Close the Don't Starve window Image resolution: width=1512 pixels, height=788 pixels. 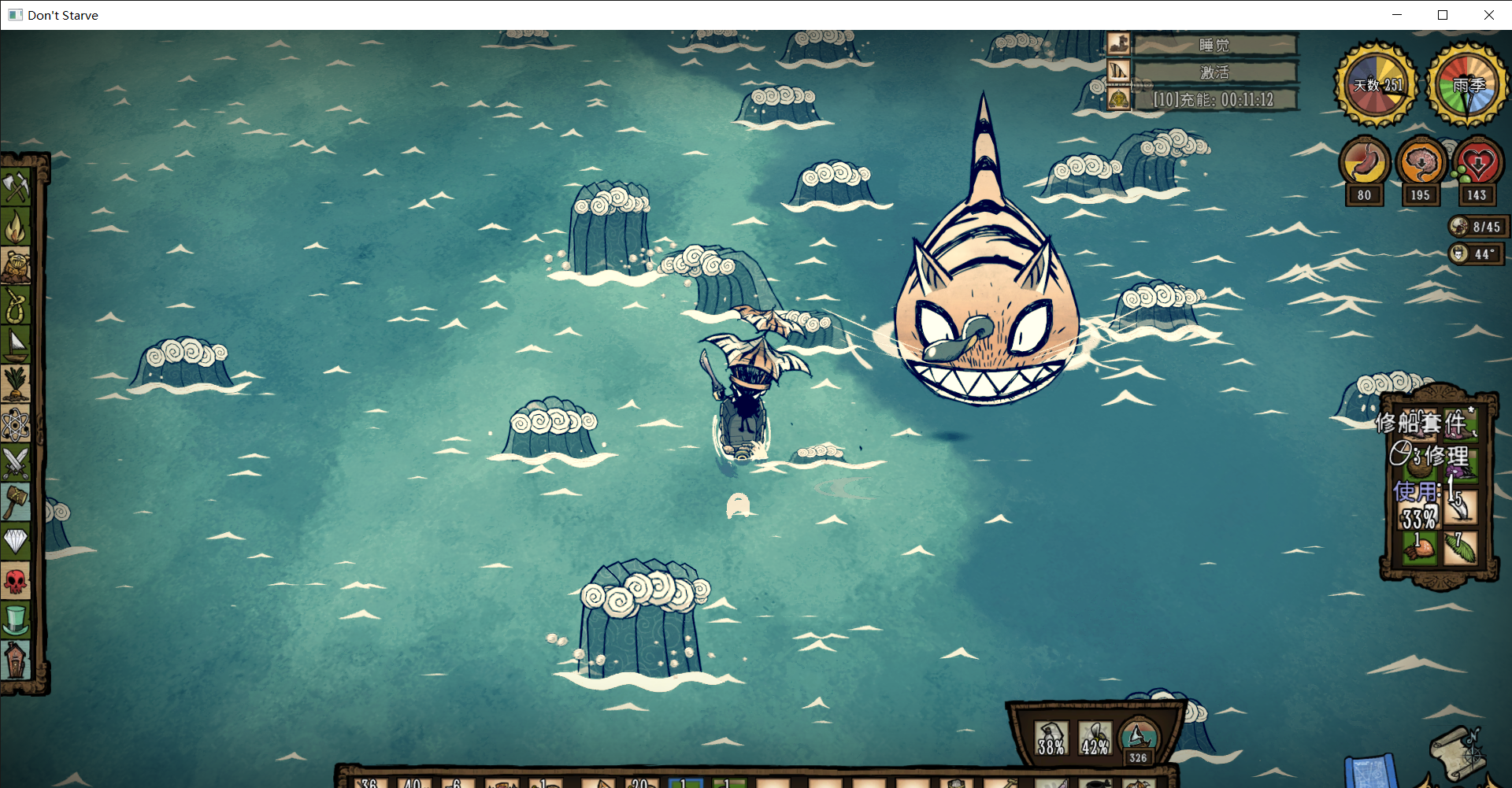click(1488, 15)
